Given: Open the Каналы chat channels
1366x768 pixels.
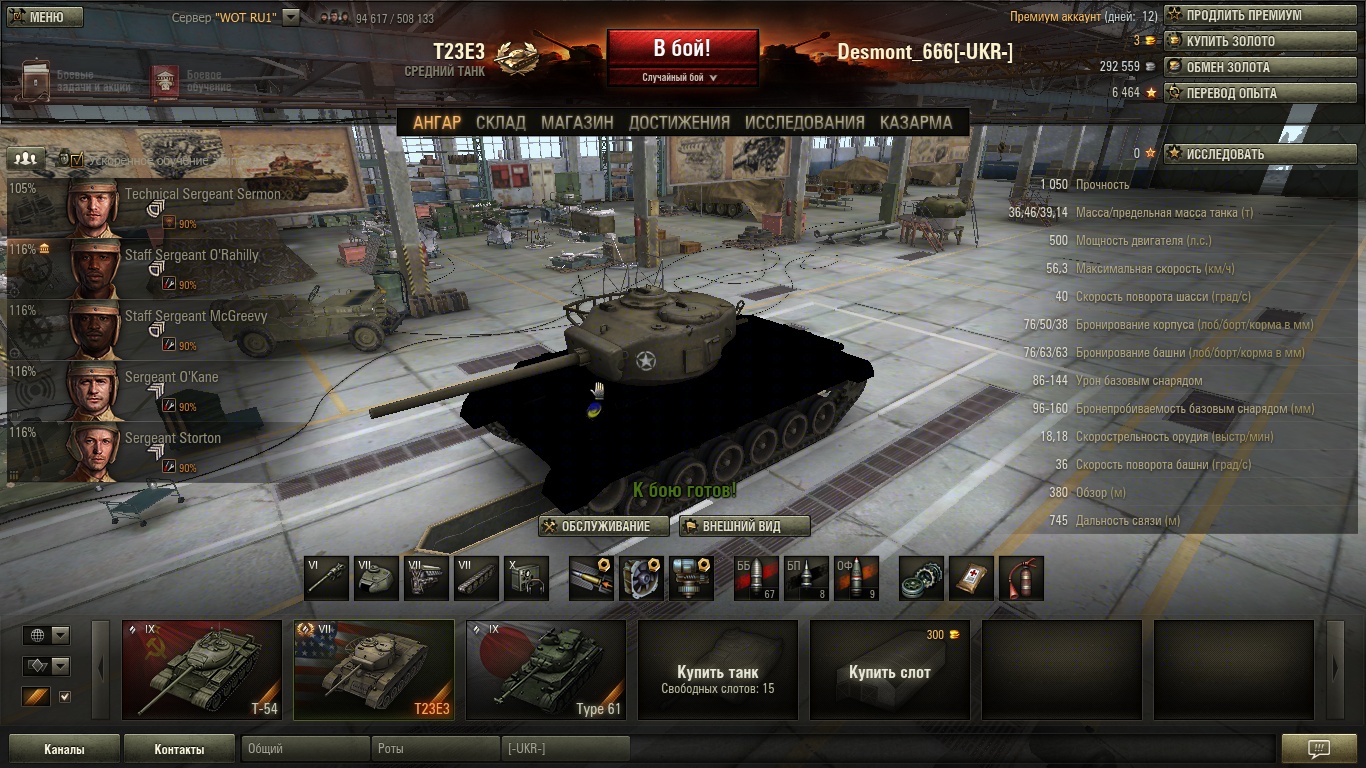Looking at the screenshot, I should [64, 749].
